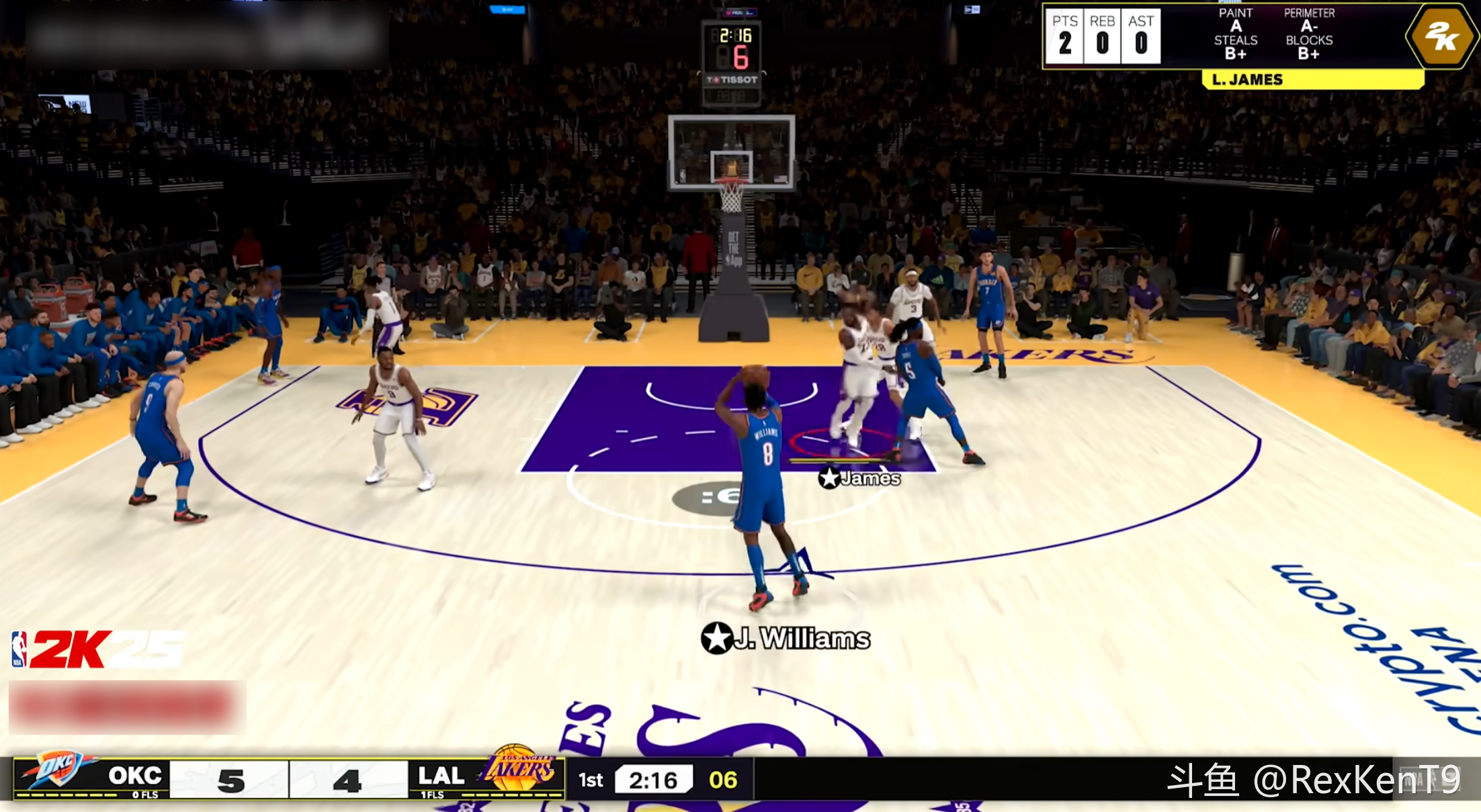Click the 2K hexagon logo badge
Viewport: 1481px width, 812px height.
(x=1441, y=36)
